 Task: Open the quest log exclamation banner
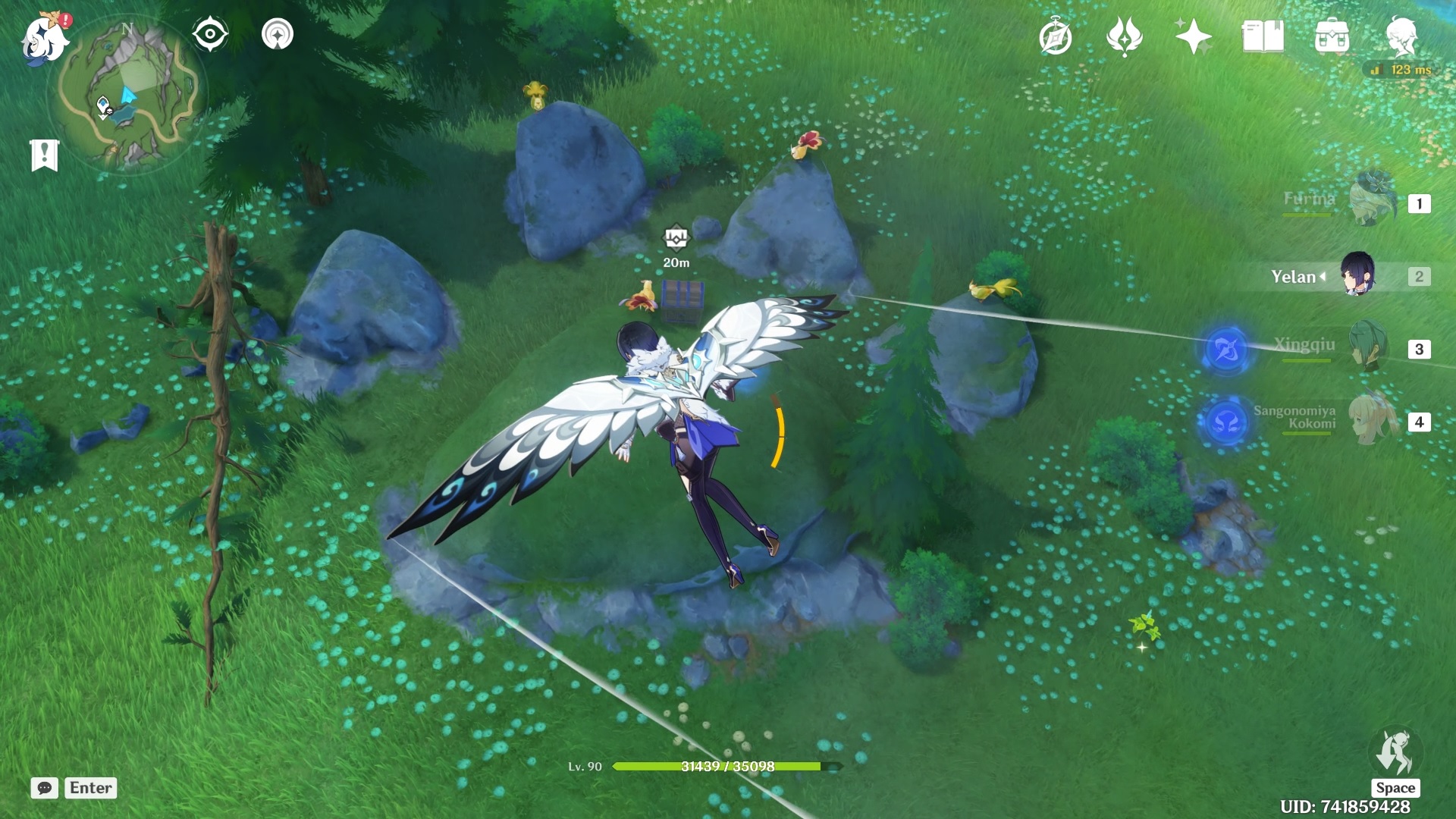click(45, 155)
